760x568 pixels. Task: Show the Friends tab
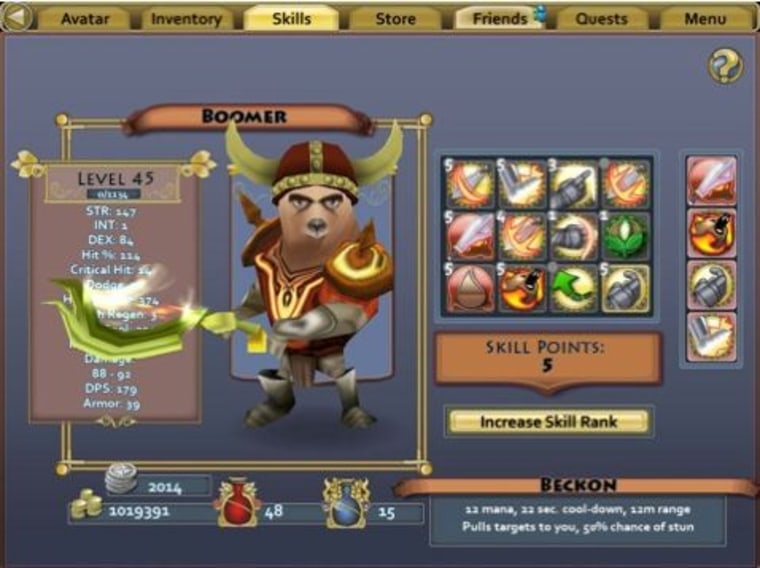499,18
